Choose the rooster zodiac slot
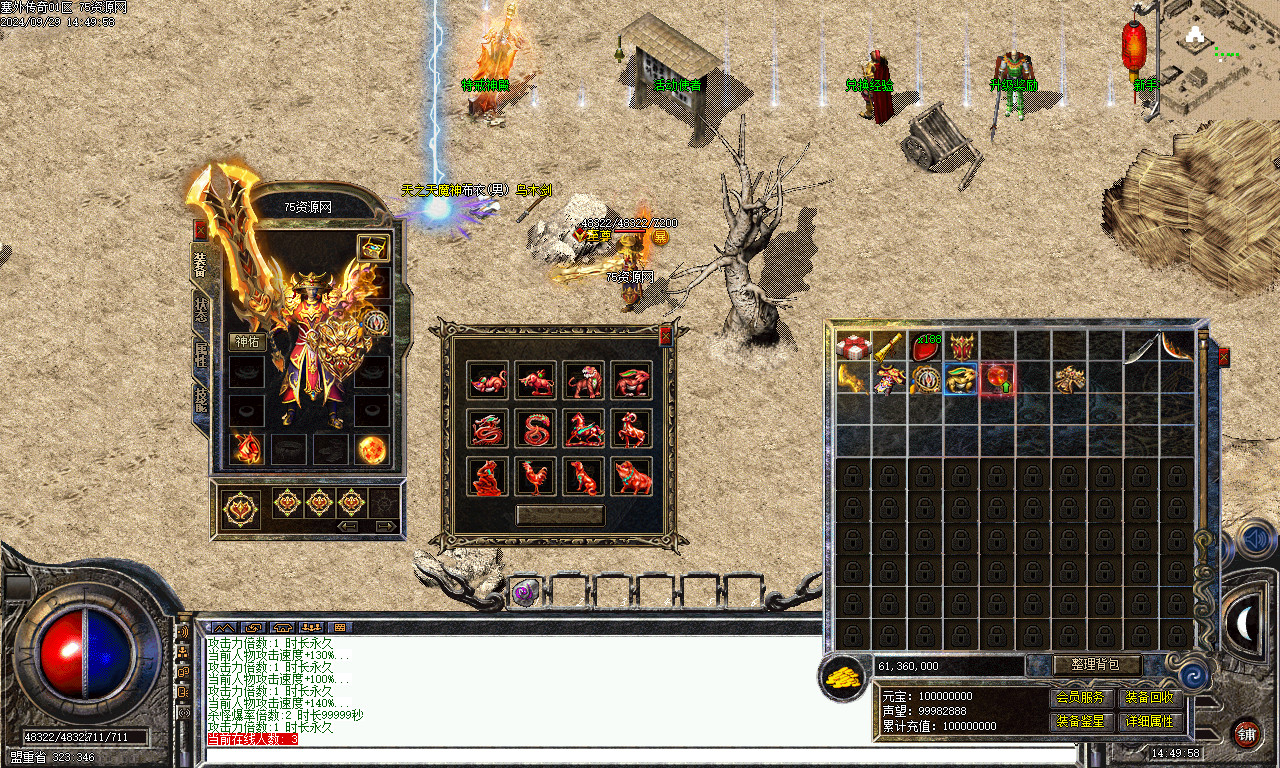The width and height of the screenshot is (1280, 768). [536, 477]
